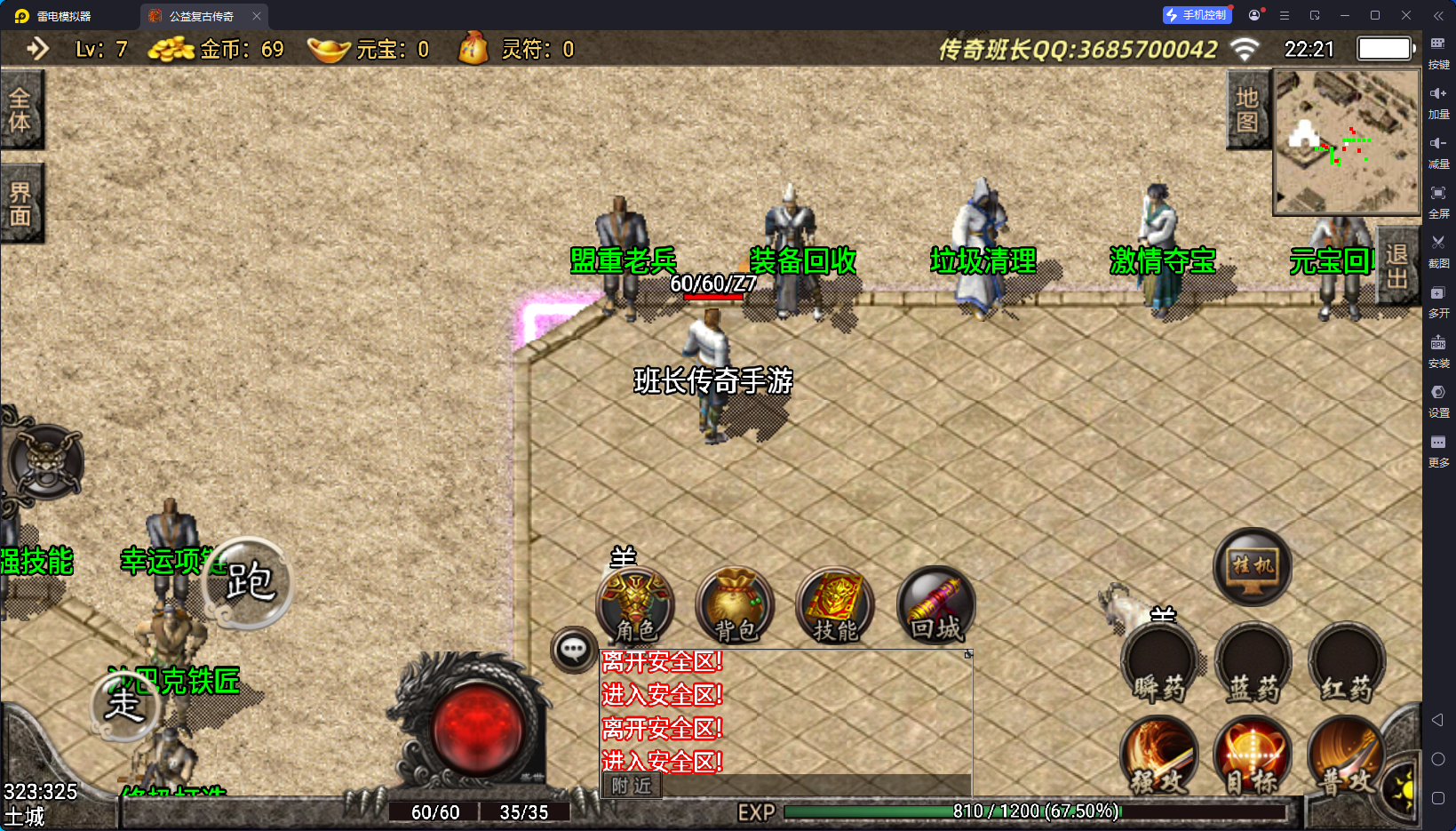Click the 退出 exit button
The width and height of the screenshot is (1456, 831).
pyautogui.click(x=1396, y=266)
